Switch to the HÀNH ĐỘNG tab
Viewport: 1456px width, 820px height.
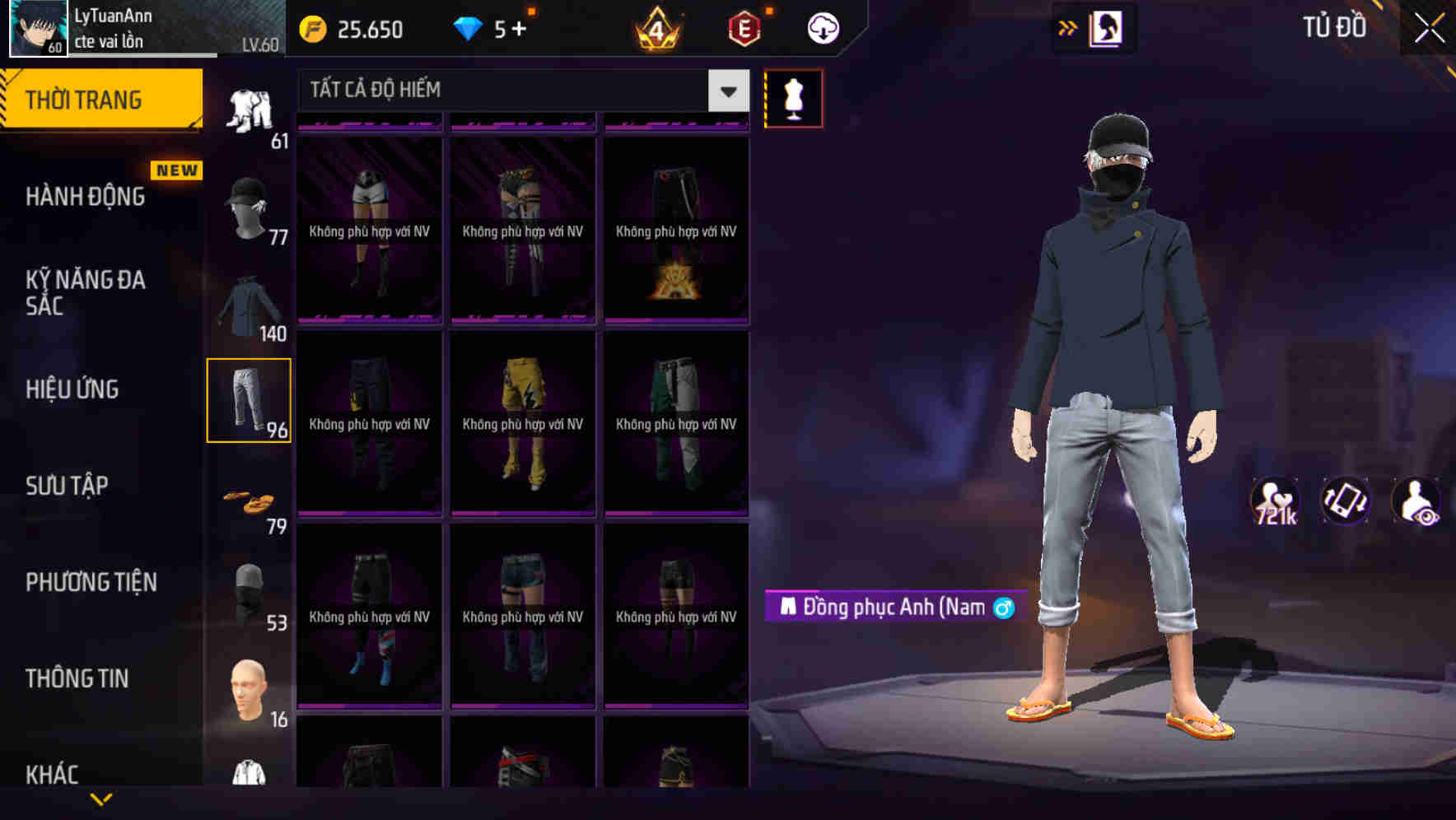click(84, 197)
